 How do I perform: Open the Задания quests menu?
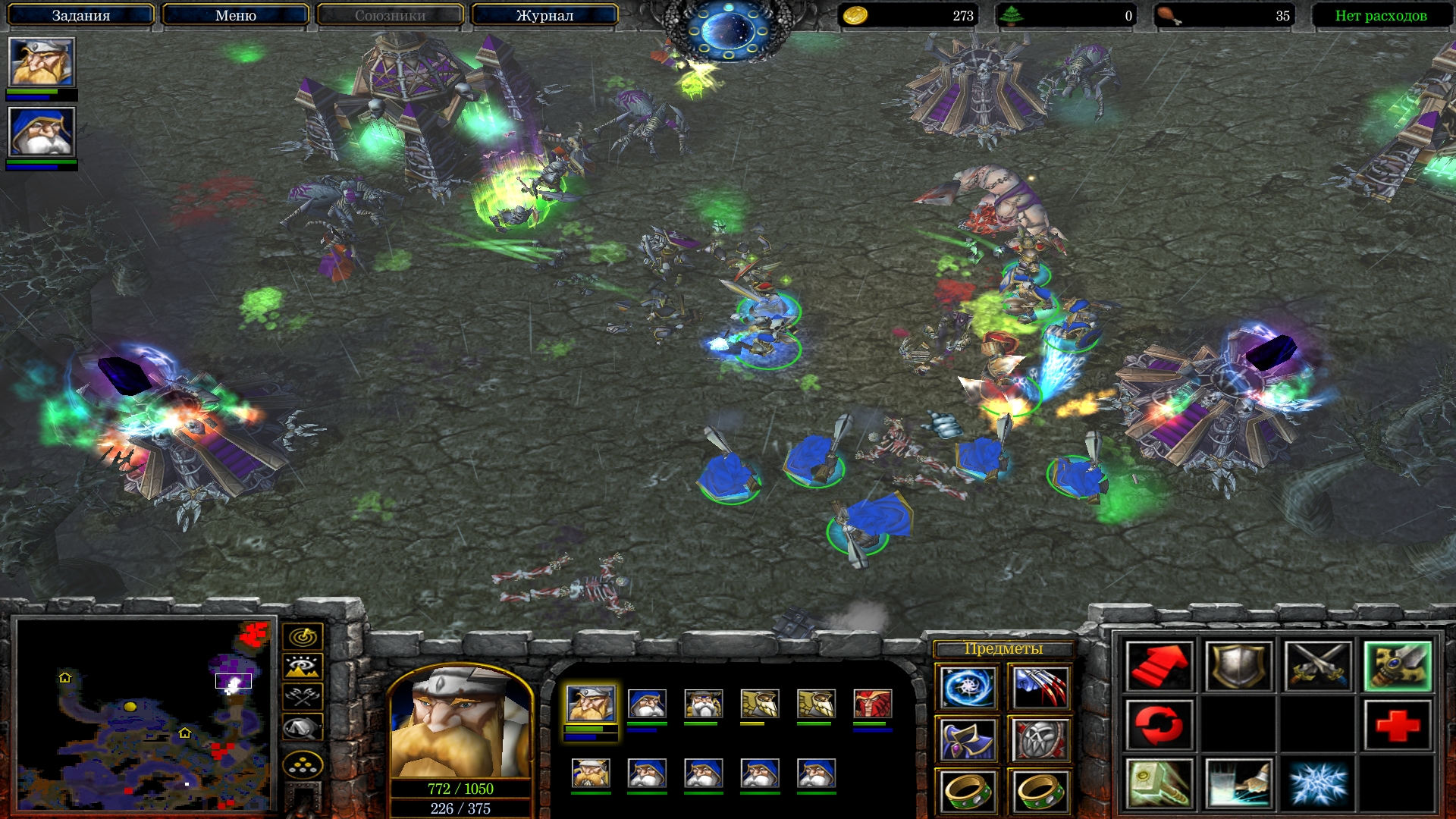click(x=80, y=15)
